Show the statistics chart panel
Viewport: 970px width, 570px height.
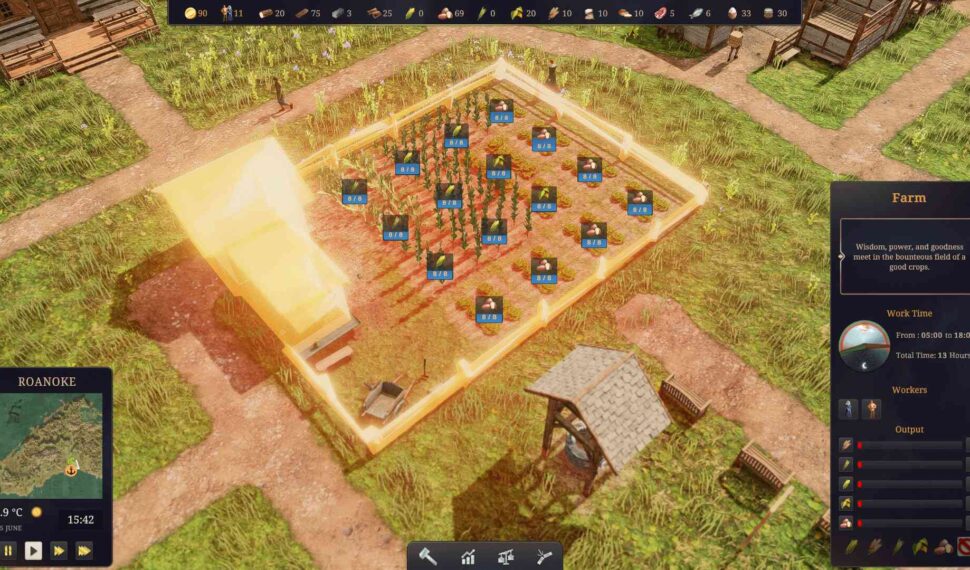point(467,556)
